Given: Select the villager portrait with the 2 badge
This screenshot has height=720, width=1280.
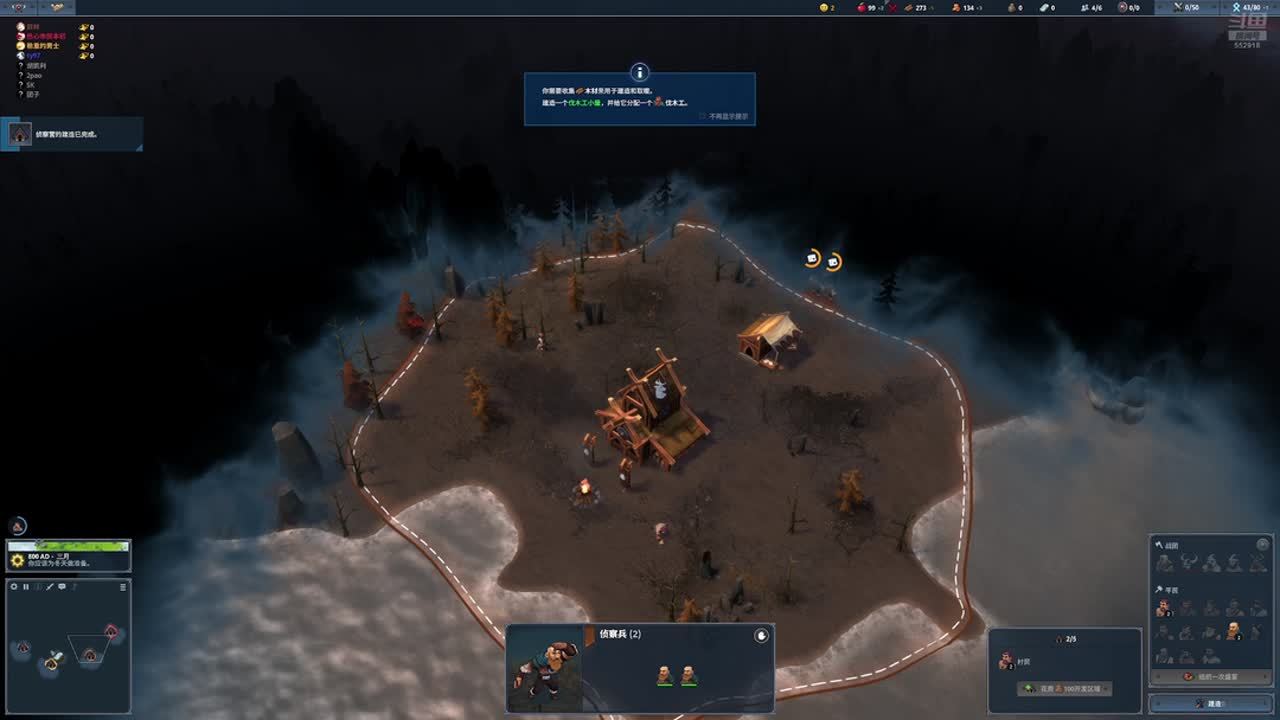Looking at the screenshot, I should (1164, 608).
